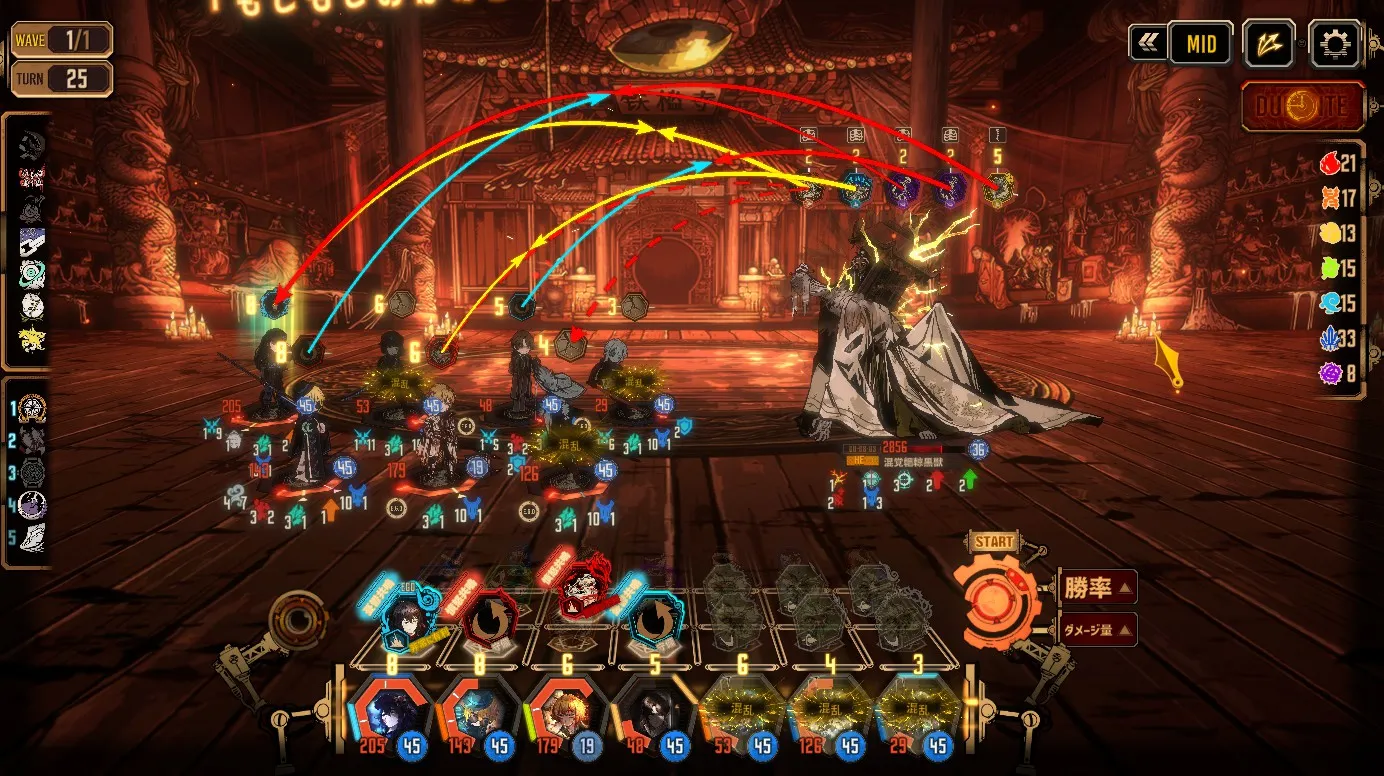Start the turn with the orange gear button

(x=1002, y=601)
